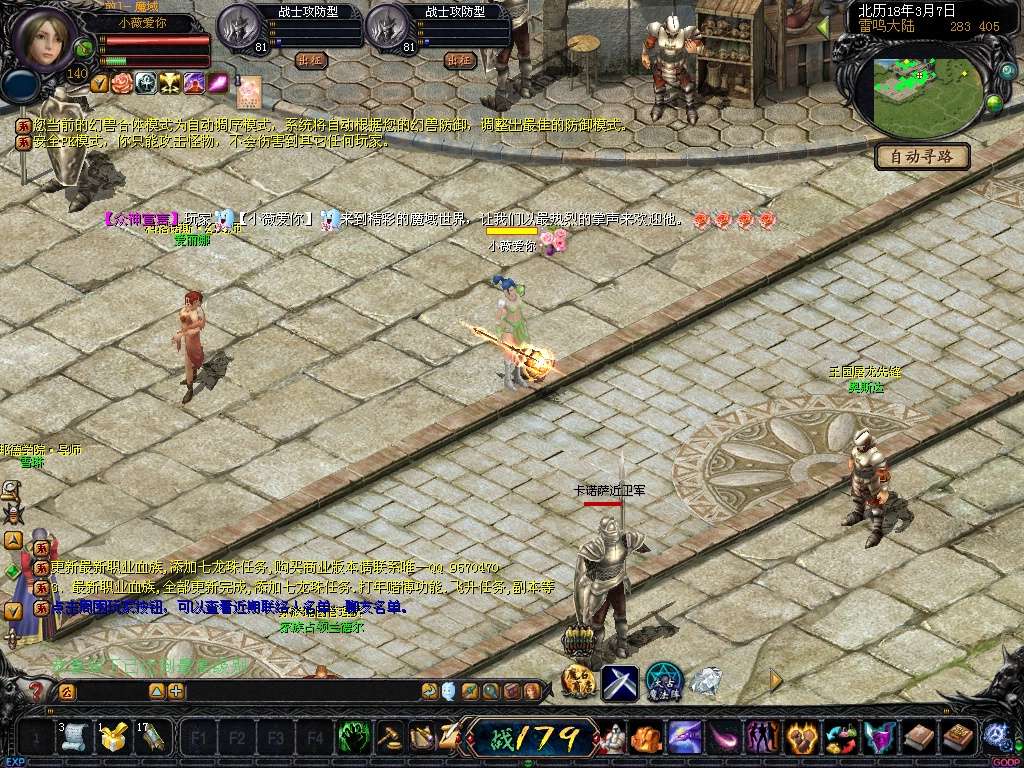
Task: Click the plus button on chat bar
Action: [x=176, y=691]
